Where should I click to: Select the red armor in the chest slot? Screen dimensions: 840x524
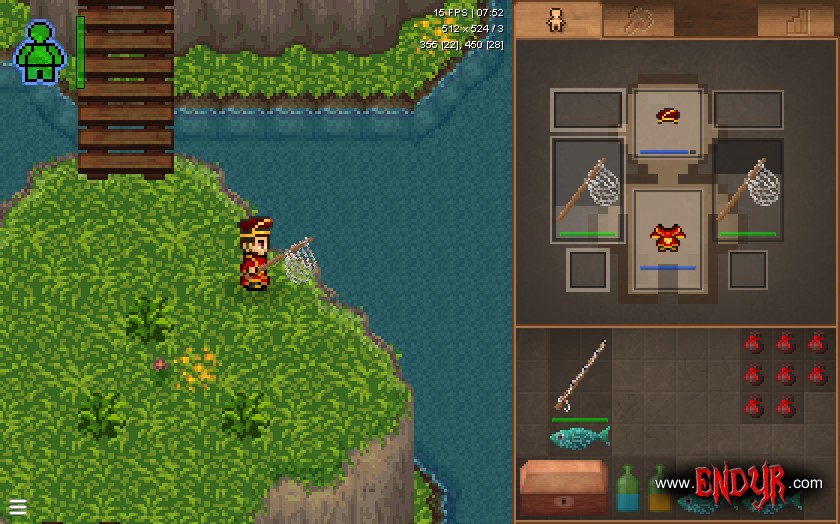tap(668, 238)
